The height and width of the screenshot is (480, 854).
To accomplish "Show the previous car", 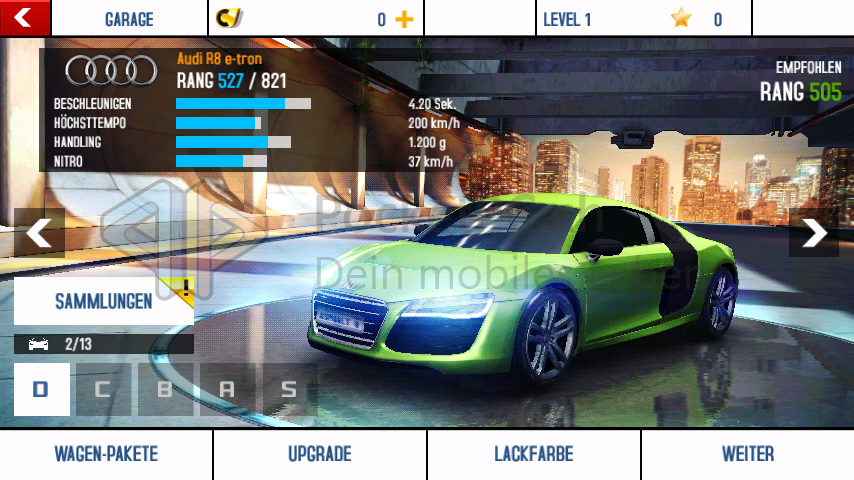I will pos(38,233).
